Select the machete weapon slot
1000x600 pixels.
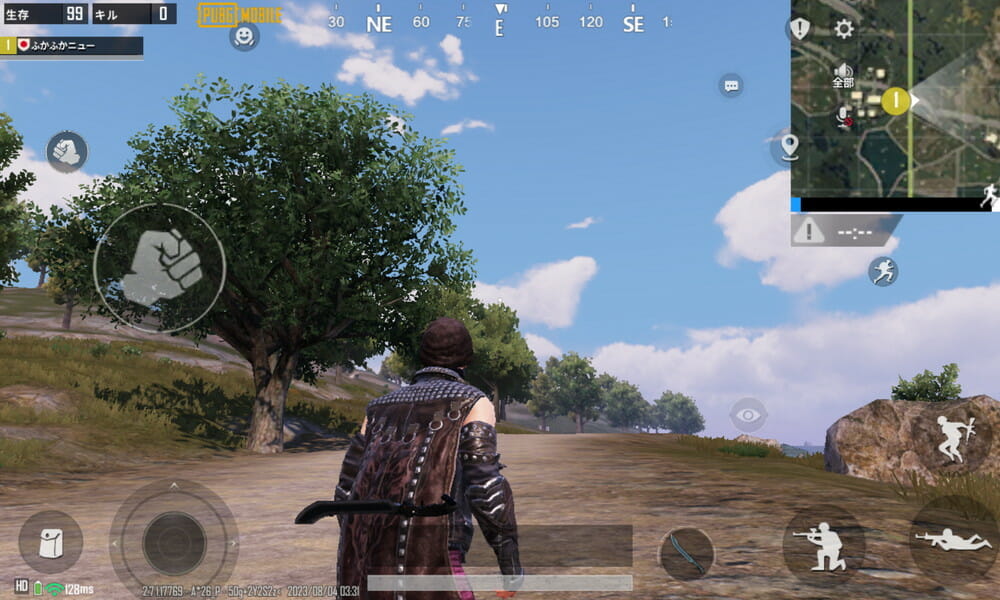click(x=686, y=553)
